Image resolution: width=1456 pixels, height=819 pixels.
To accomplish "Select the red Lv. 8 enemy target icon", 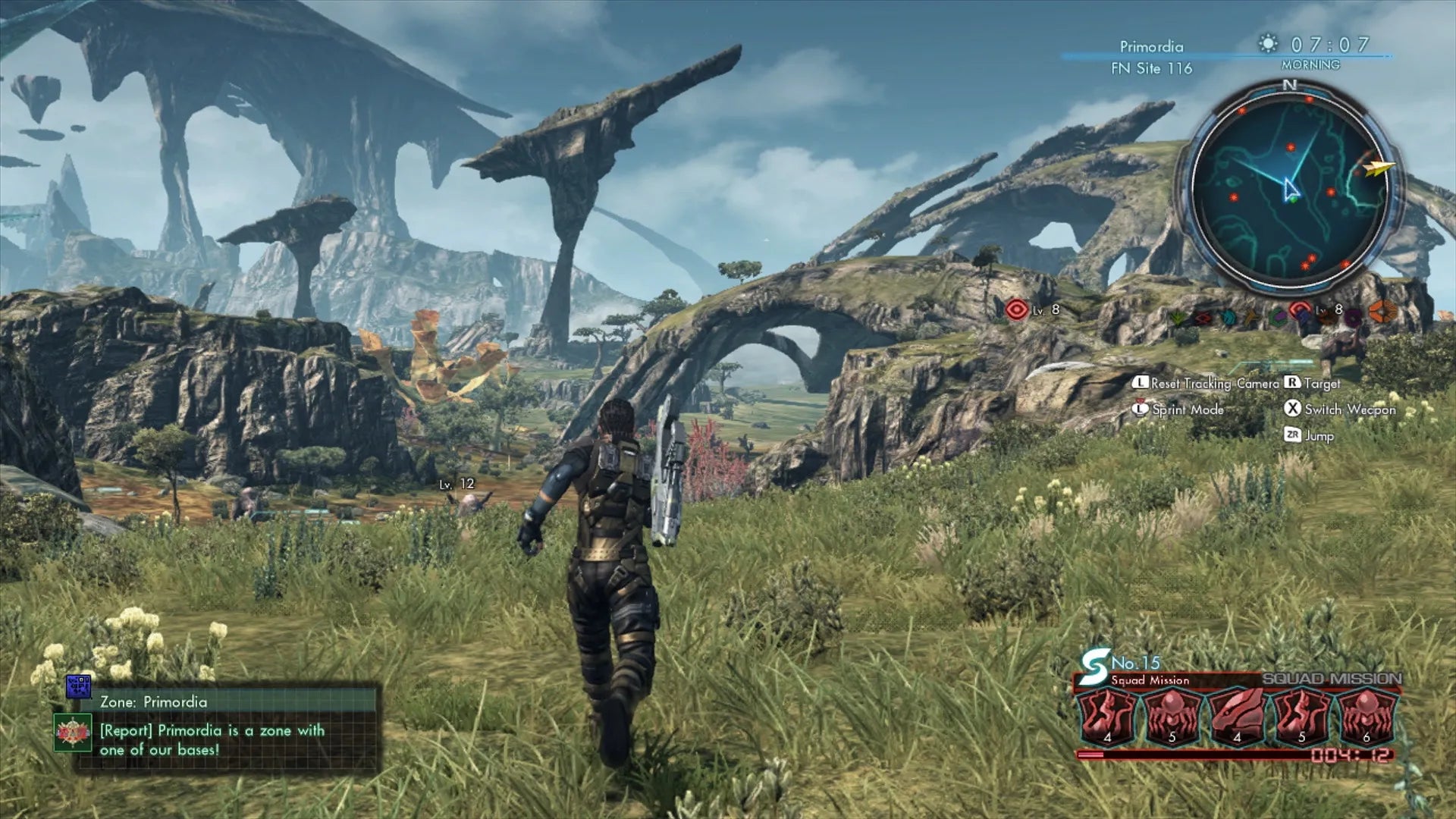I will [x=1017, y=311].
